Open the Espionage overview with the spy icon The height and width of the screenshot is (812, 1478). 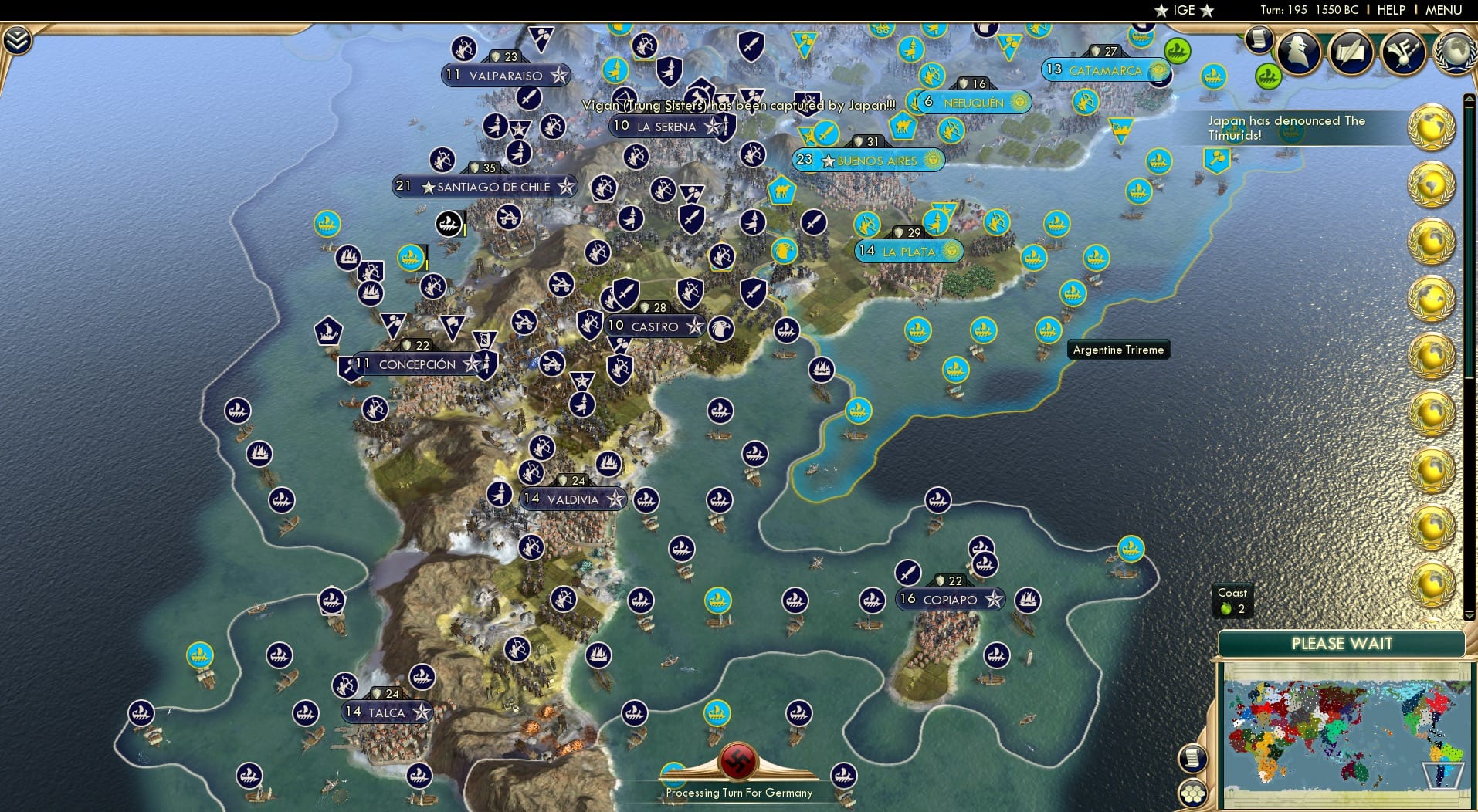[x=1297, y=52]
